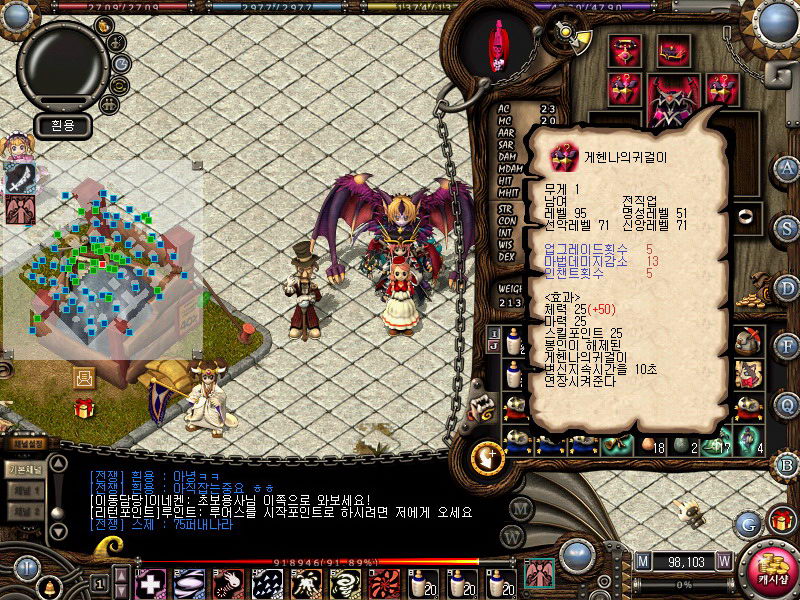800x600 pixels.
Task: Select the equipped ring slot
Action: [x=746, y=216]
